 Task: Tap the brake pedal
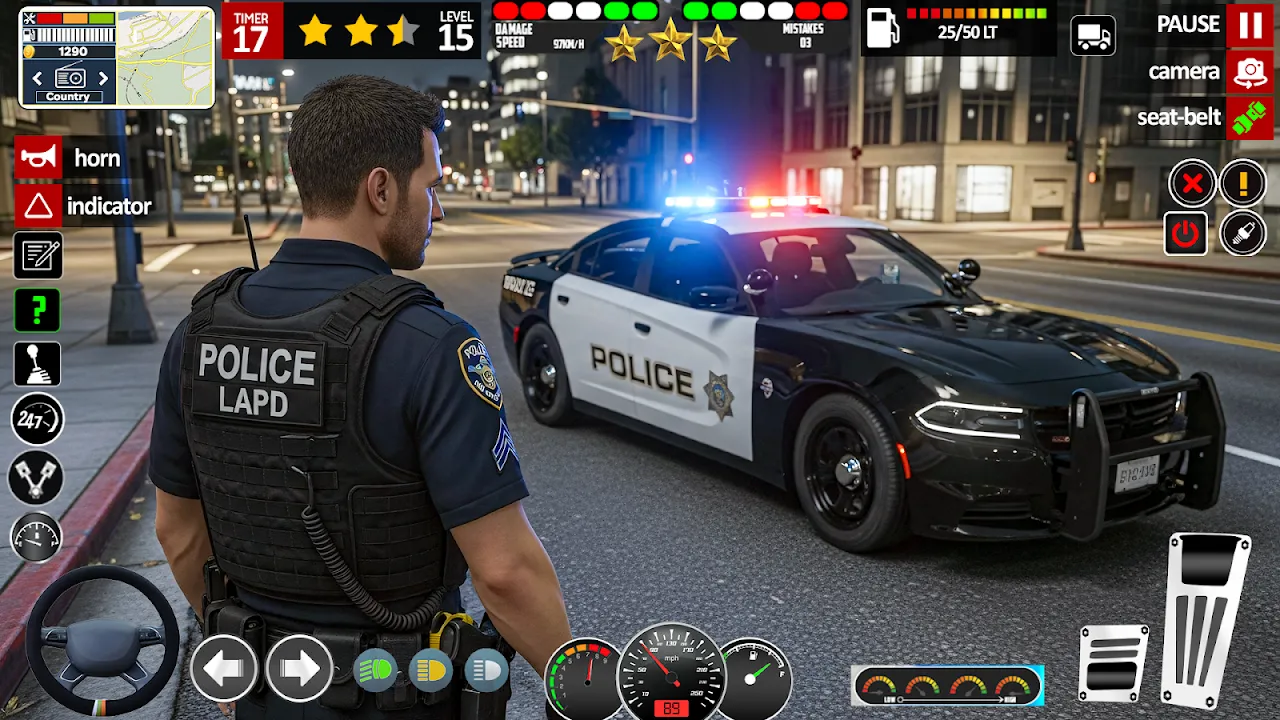coord(1114,662)
